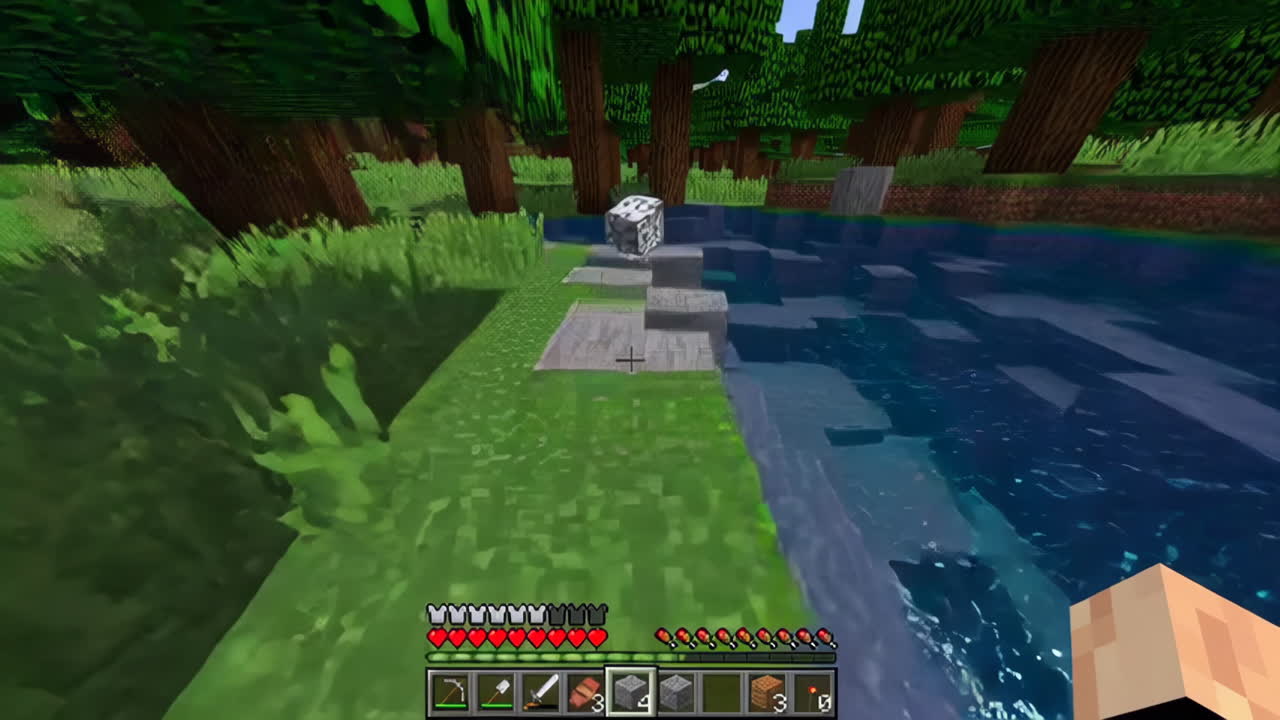Click the leftmost armor chestplate icon

click(x=437, y=612)
